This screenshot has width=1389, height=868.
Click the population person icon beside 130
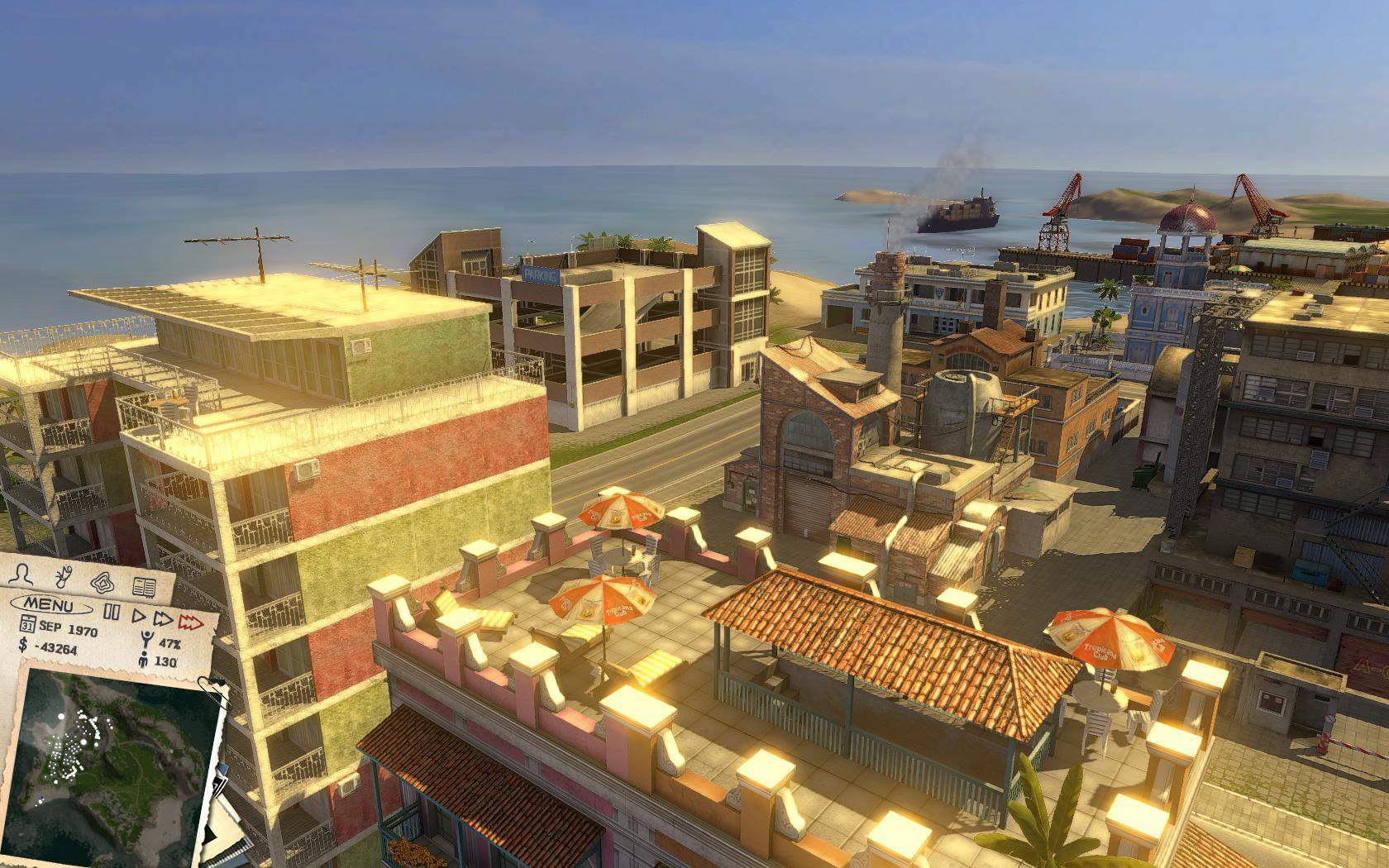pos(144,661)
